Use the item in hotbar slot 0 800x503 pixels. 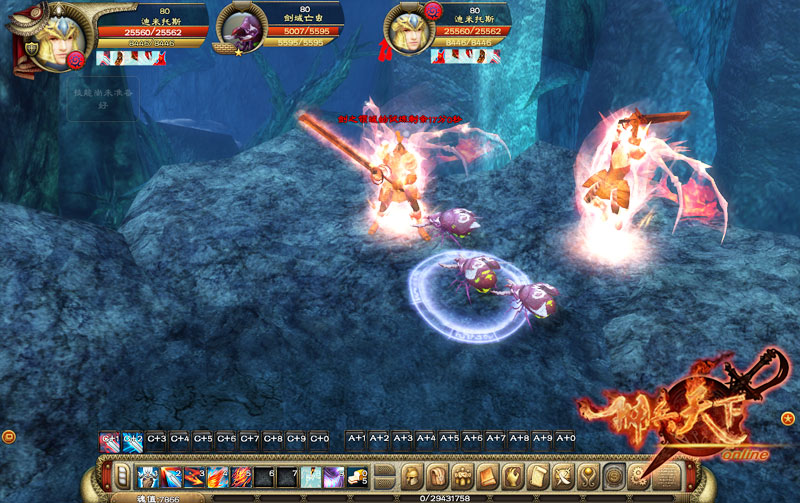point(356,475)
